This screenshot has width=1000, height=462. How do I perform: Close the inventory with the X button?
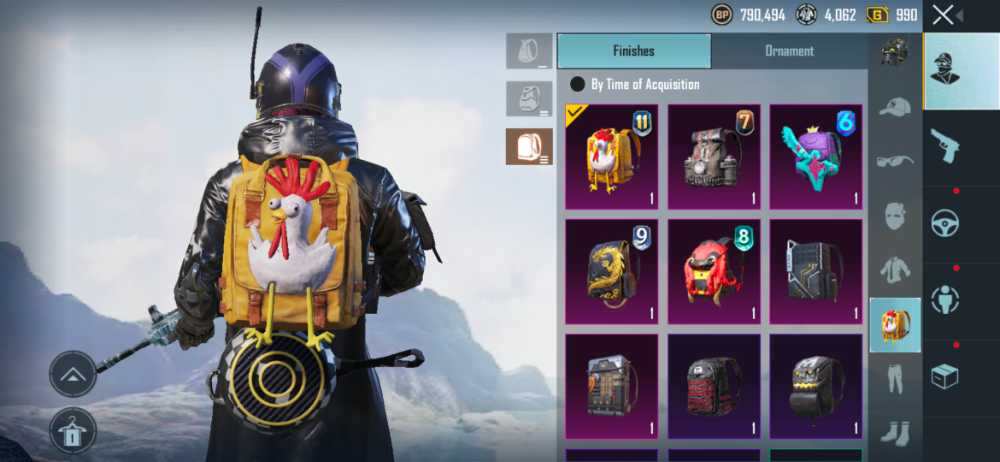click(x=943, y=15)
